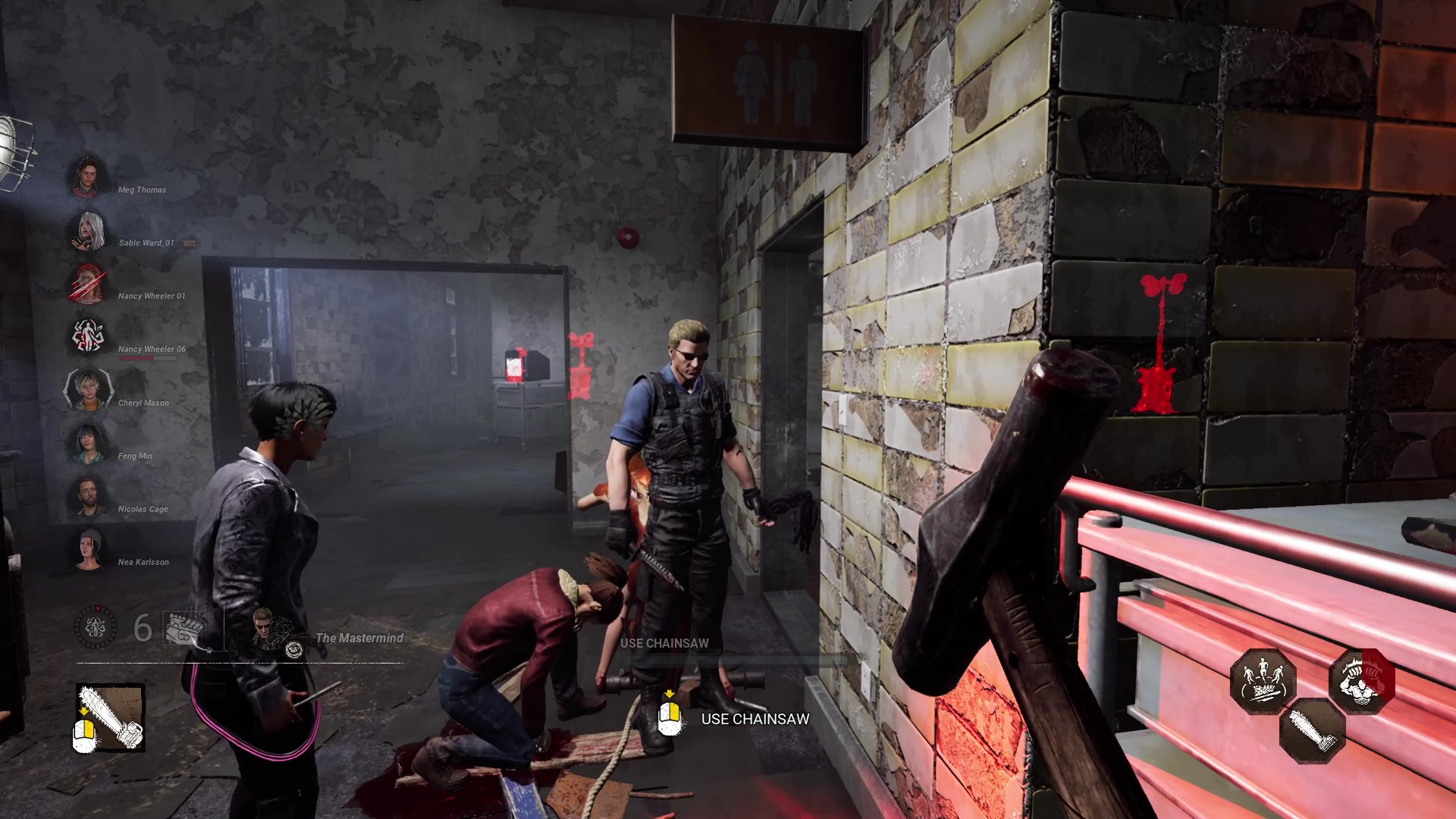Image resolution: width=1456 pixels, height=819 pixels.
Task: Expand Sable Ward_01's BOT tag details
Action: click(188, 243)
